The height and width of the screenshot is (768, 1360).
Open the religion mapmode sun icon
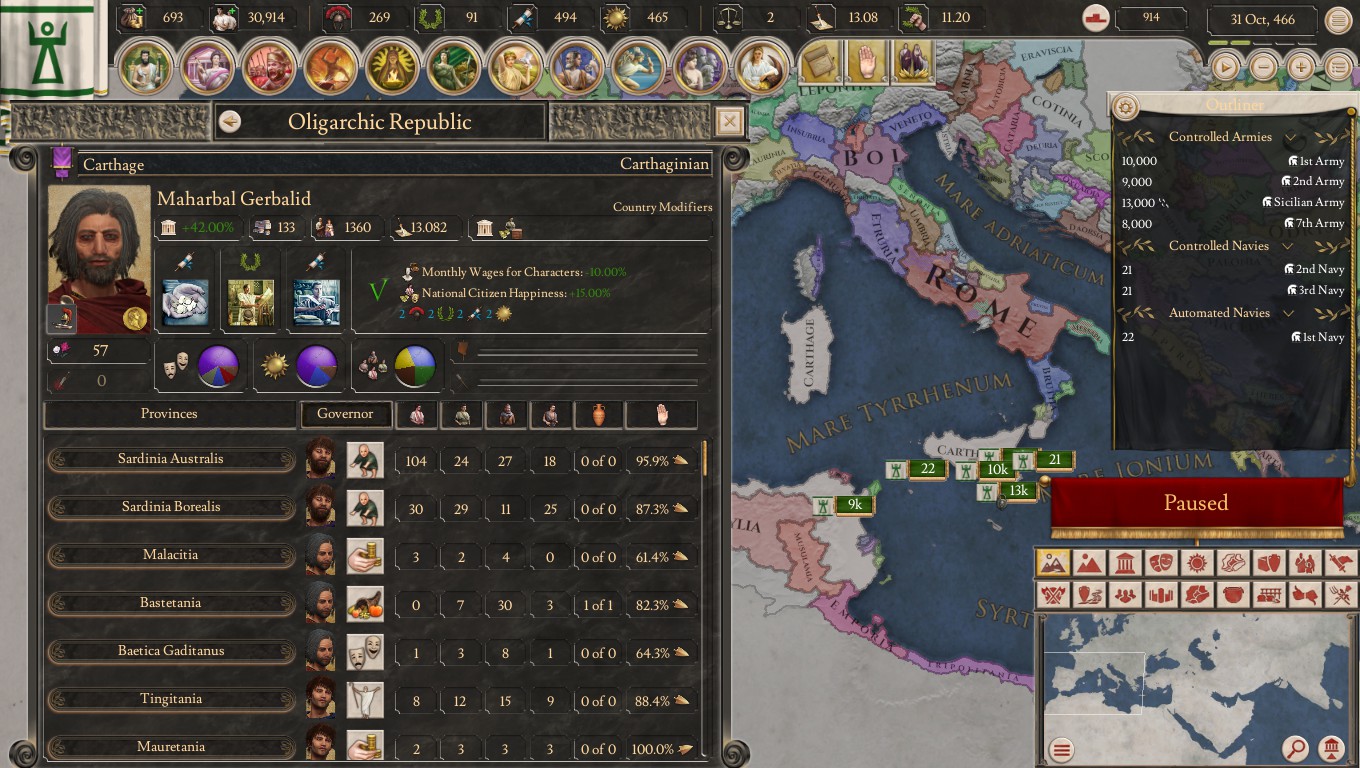(1198, 563)
